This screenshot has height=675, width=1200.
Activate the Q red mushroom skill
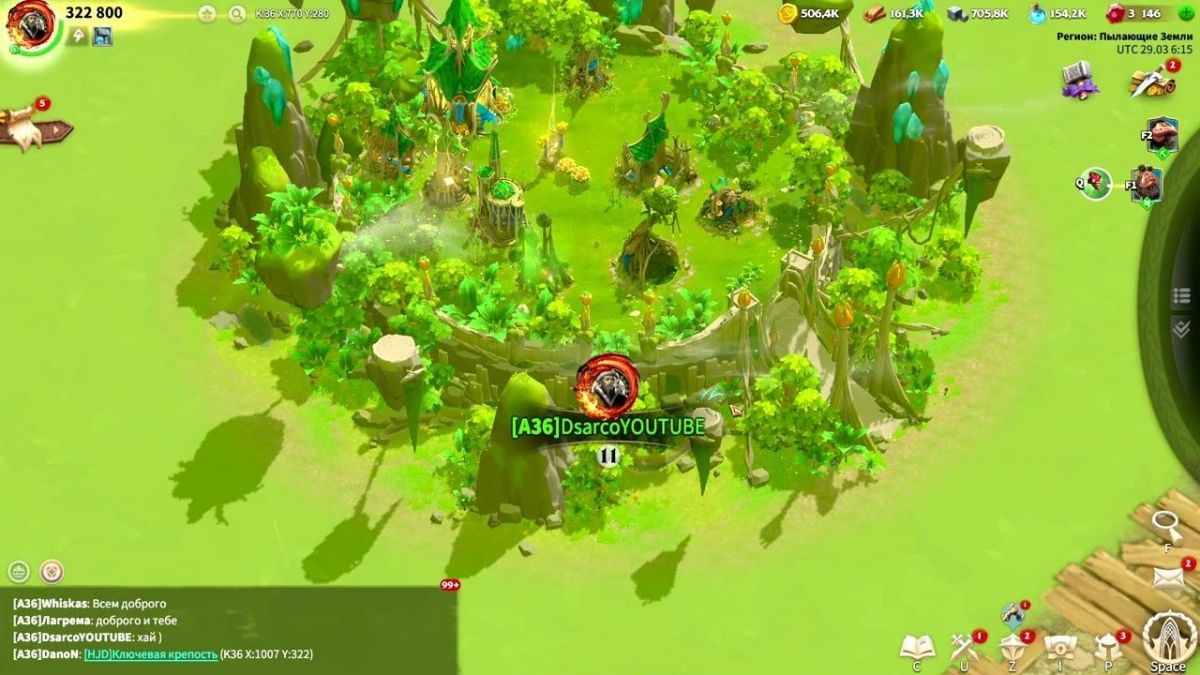pyautogui.click(x=1098, y=183)
